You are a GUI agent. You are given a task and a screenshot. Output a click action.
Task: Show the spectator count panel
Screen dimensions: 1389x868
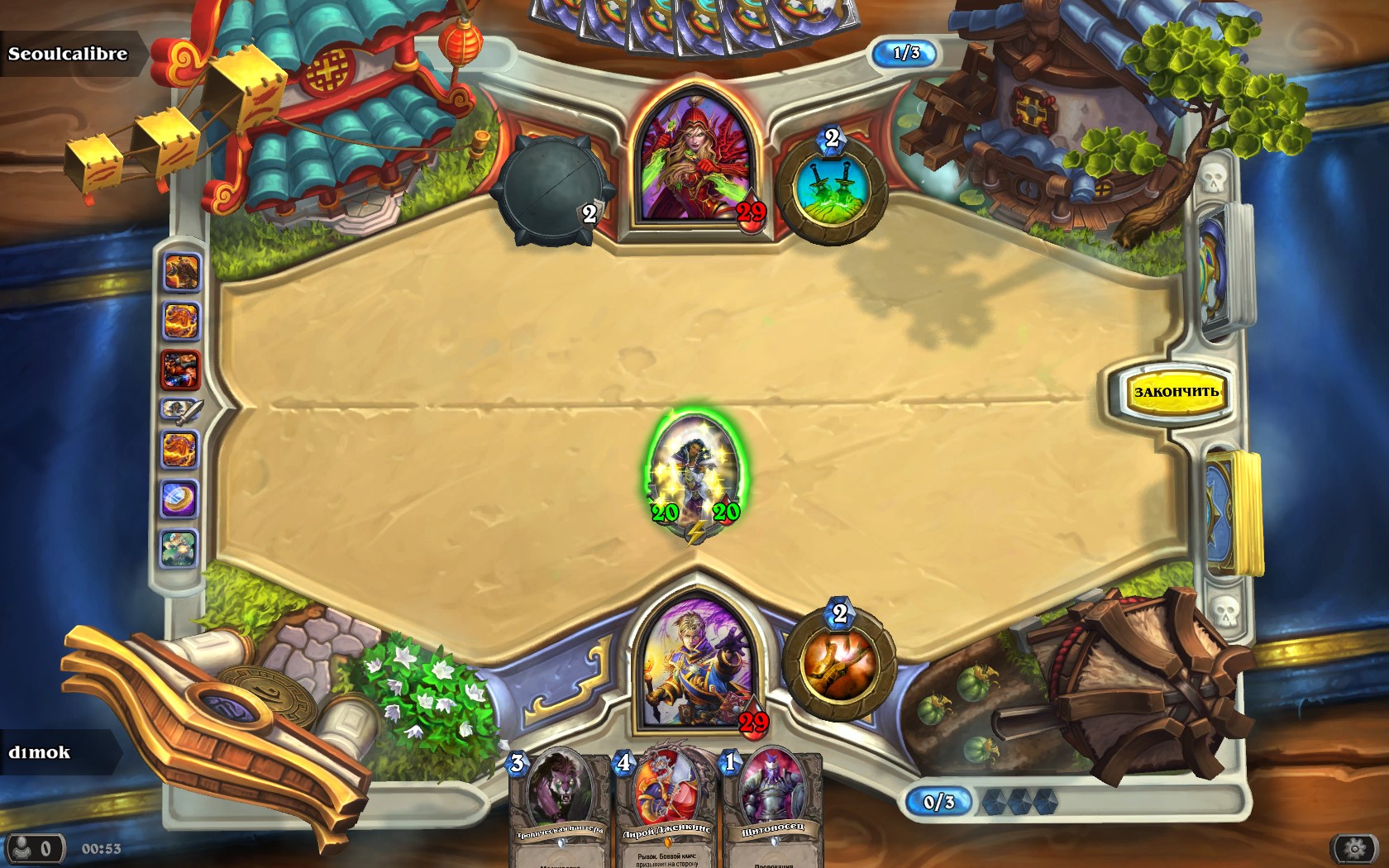pyautogui.click(x=33, y=848)
